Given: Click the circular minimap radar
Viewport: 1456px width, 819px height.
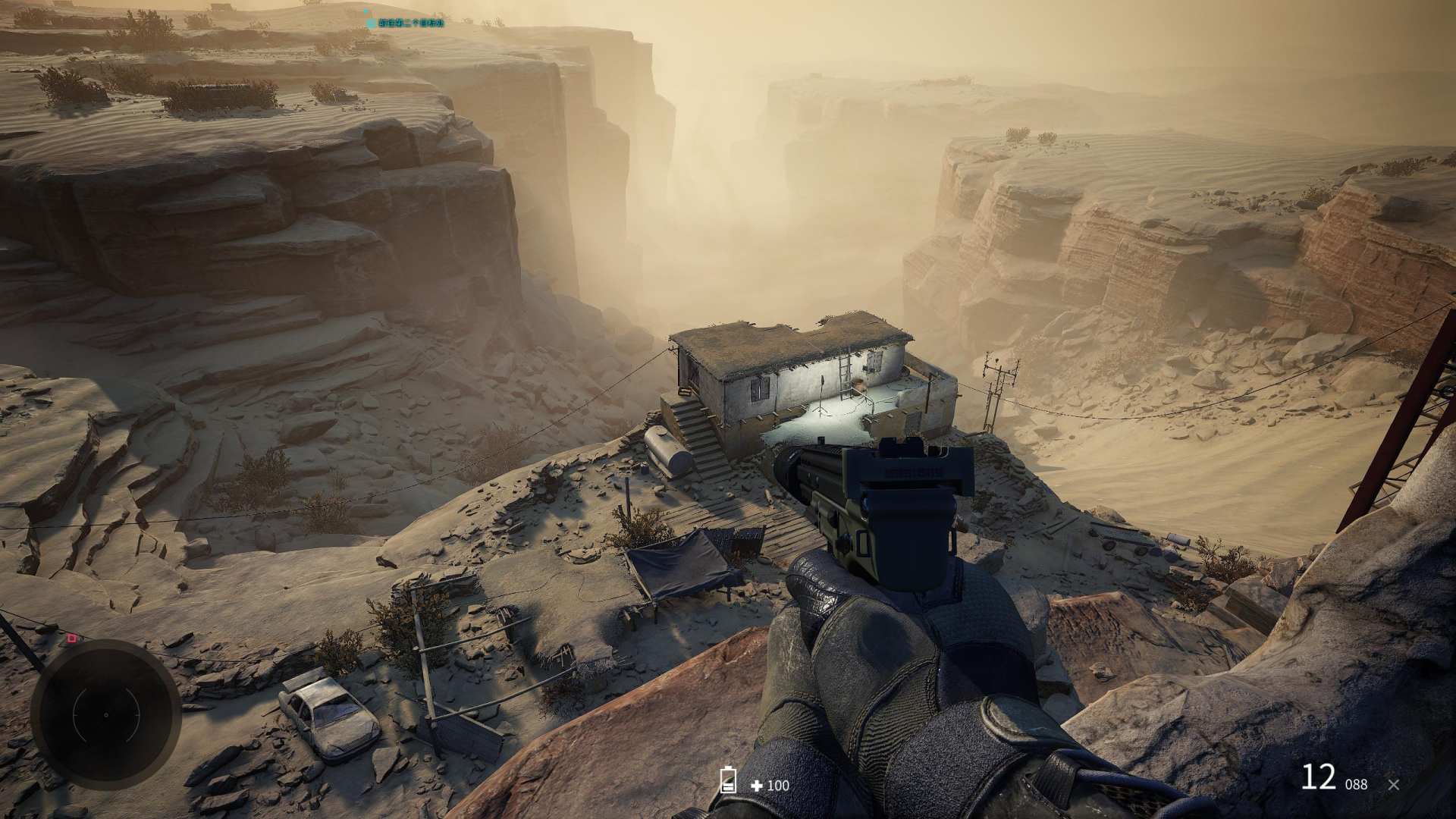Looking at the screenshot, I should 105,714.
